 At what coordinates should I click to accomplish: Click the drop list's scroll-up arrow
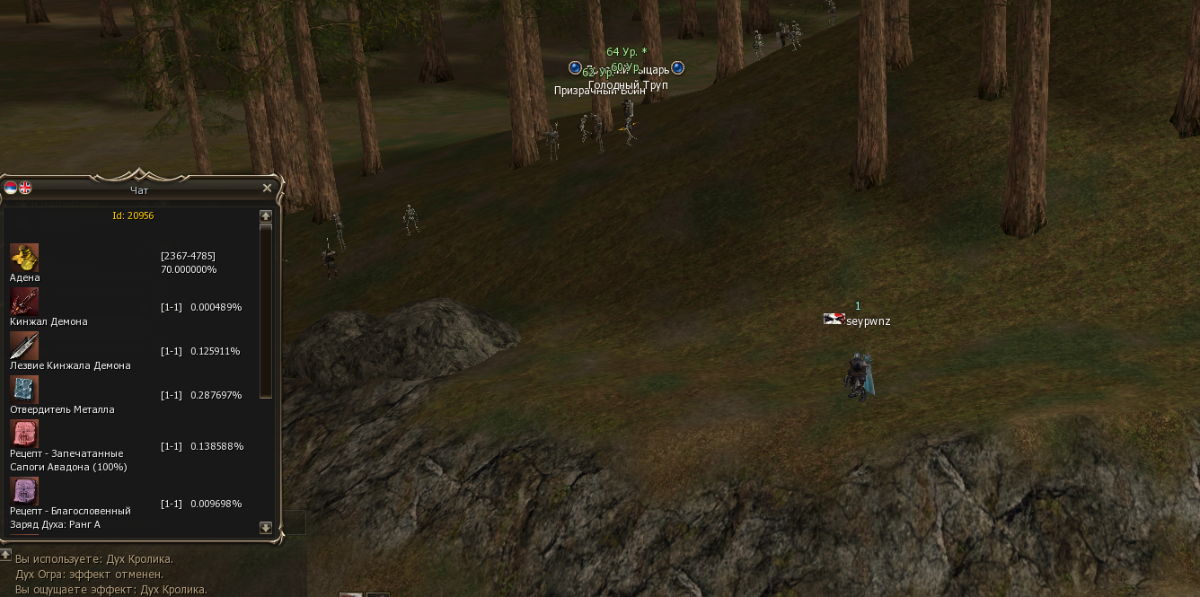[x=265, y=215]
